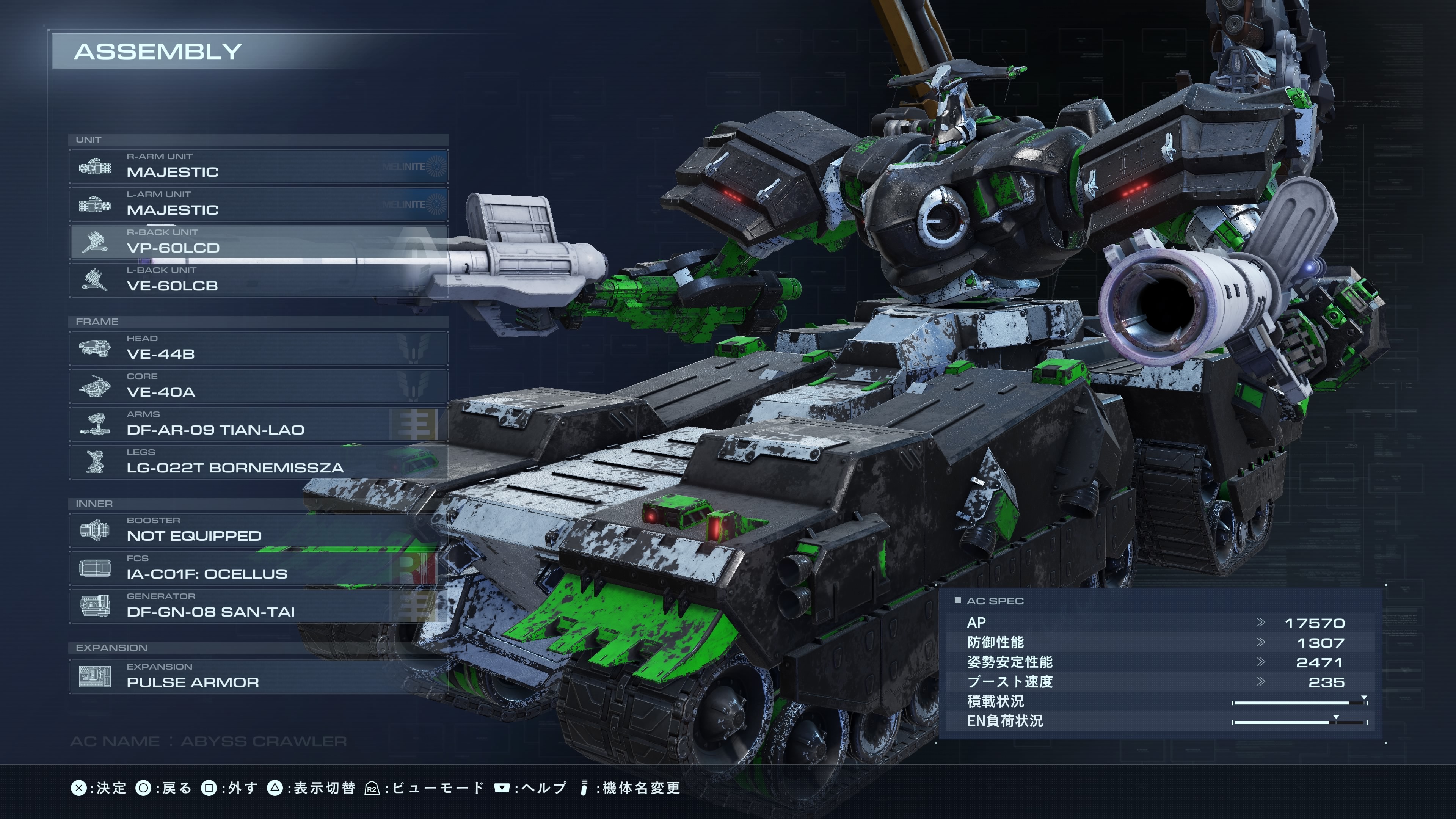Choose the GENERATOR DF-GN-08 SAN-TAI slot
1456x819 pixels.
click(x=258, y=606)
